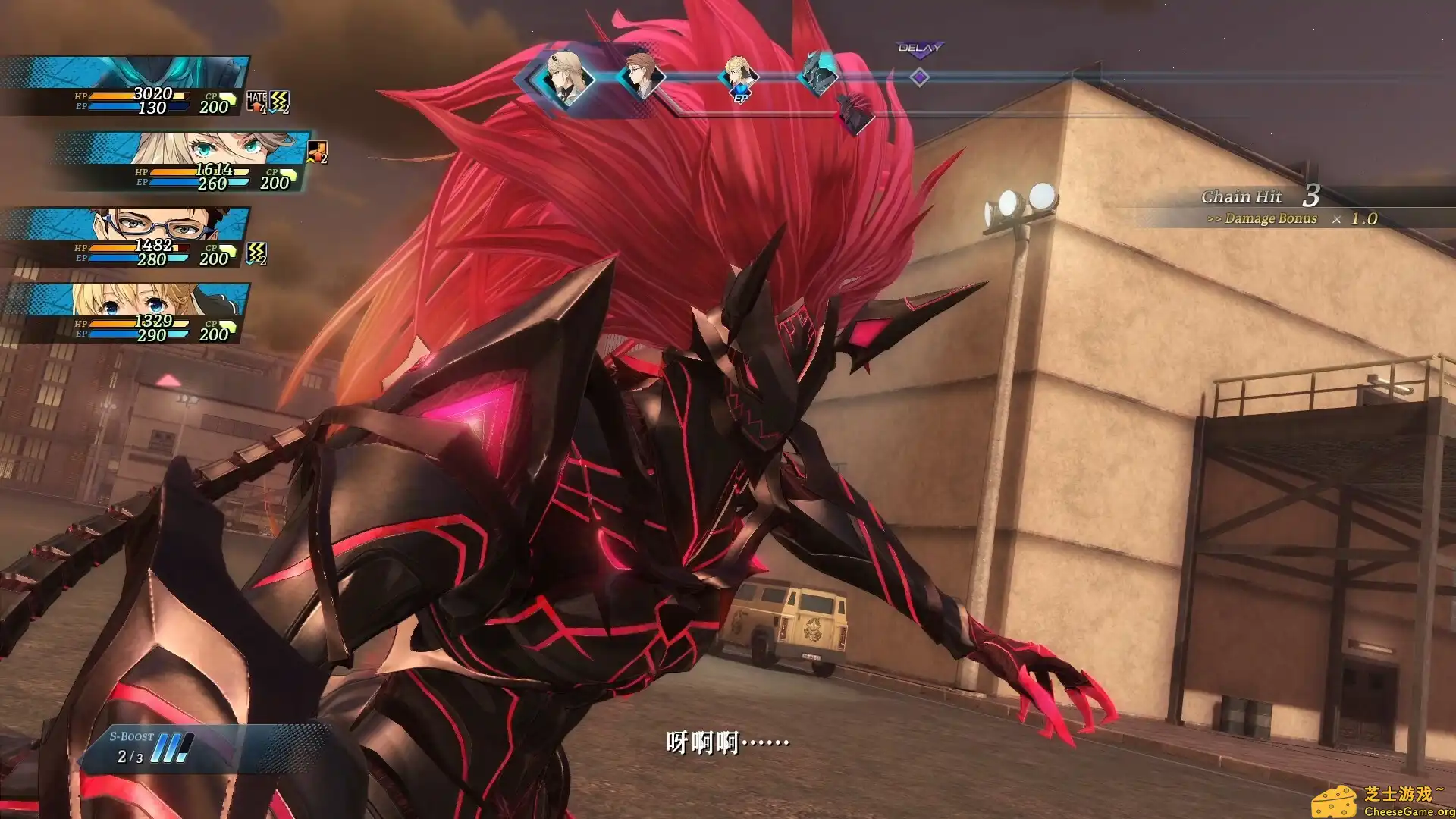Expand the armored enemy icon in the turn bar
The width and height of the screenshot is (1456, 819).
pos(818,74)
